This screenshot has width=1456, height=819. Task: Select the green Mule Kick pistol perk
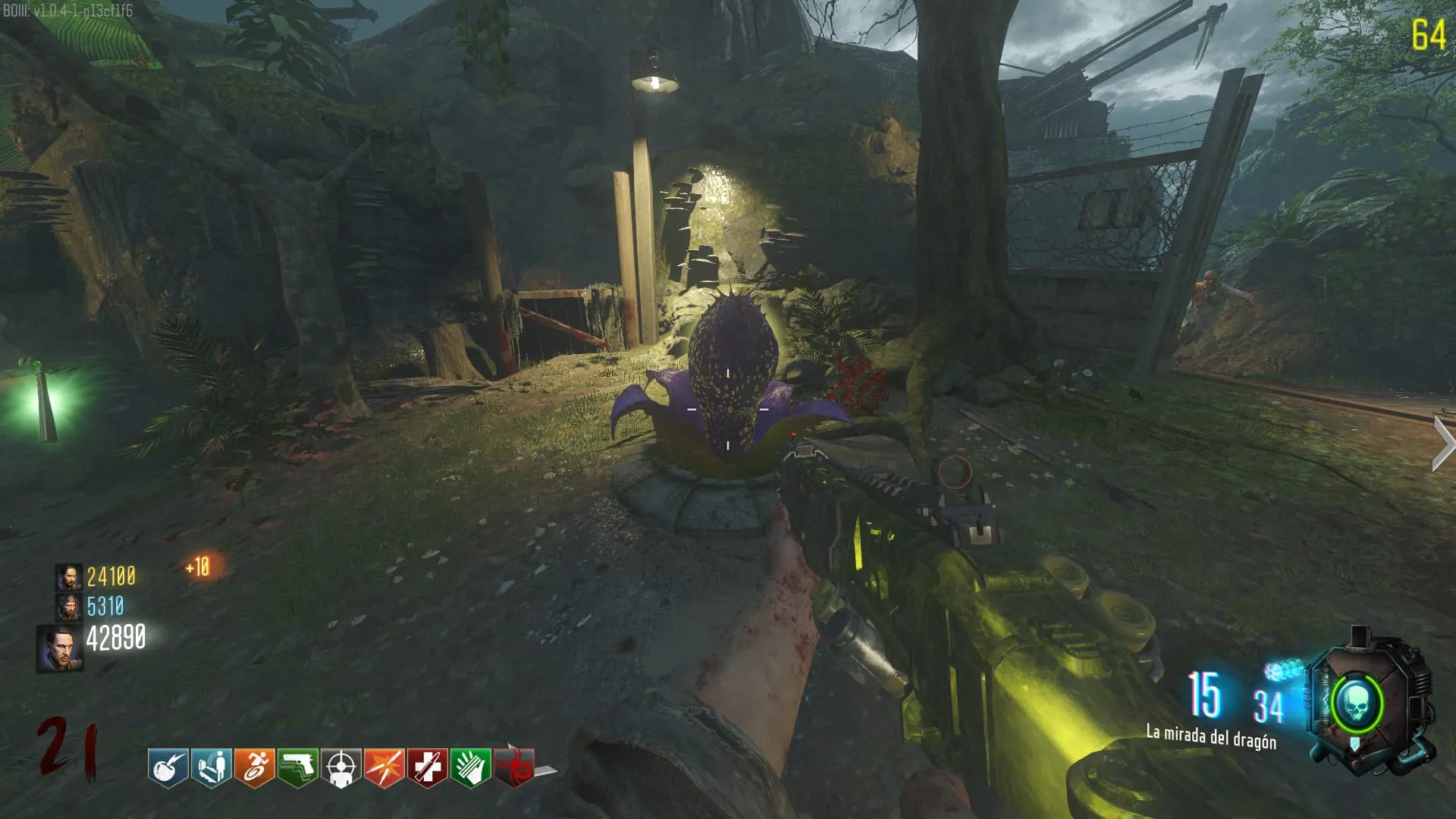[297, 768]
